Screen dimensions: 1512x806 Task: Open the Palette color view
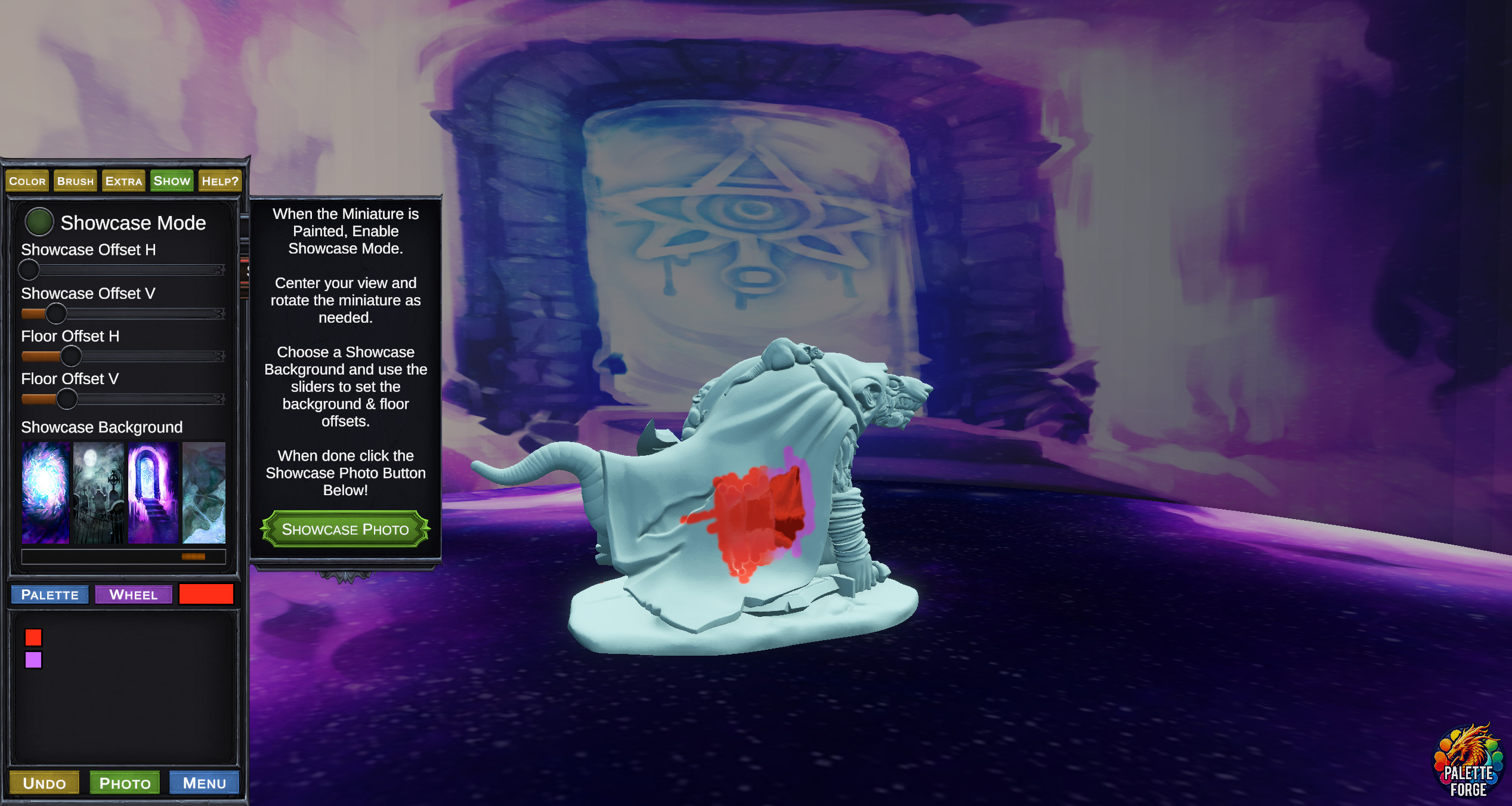point(50,595)
